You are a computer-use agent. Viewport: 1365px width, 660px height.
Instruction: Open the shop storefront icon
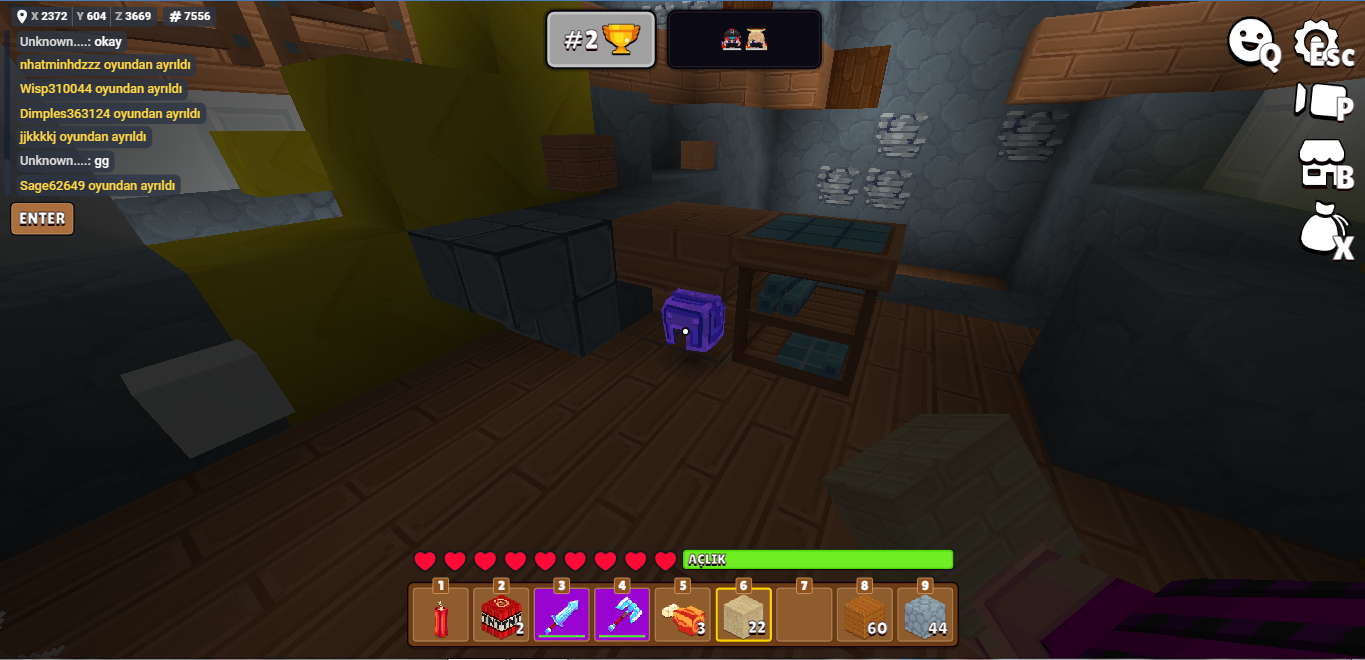(1322, 164)
